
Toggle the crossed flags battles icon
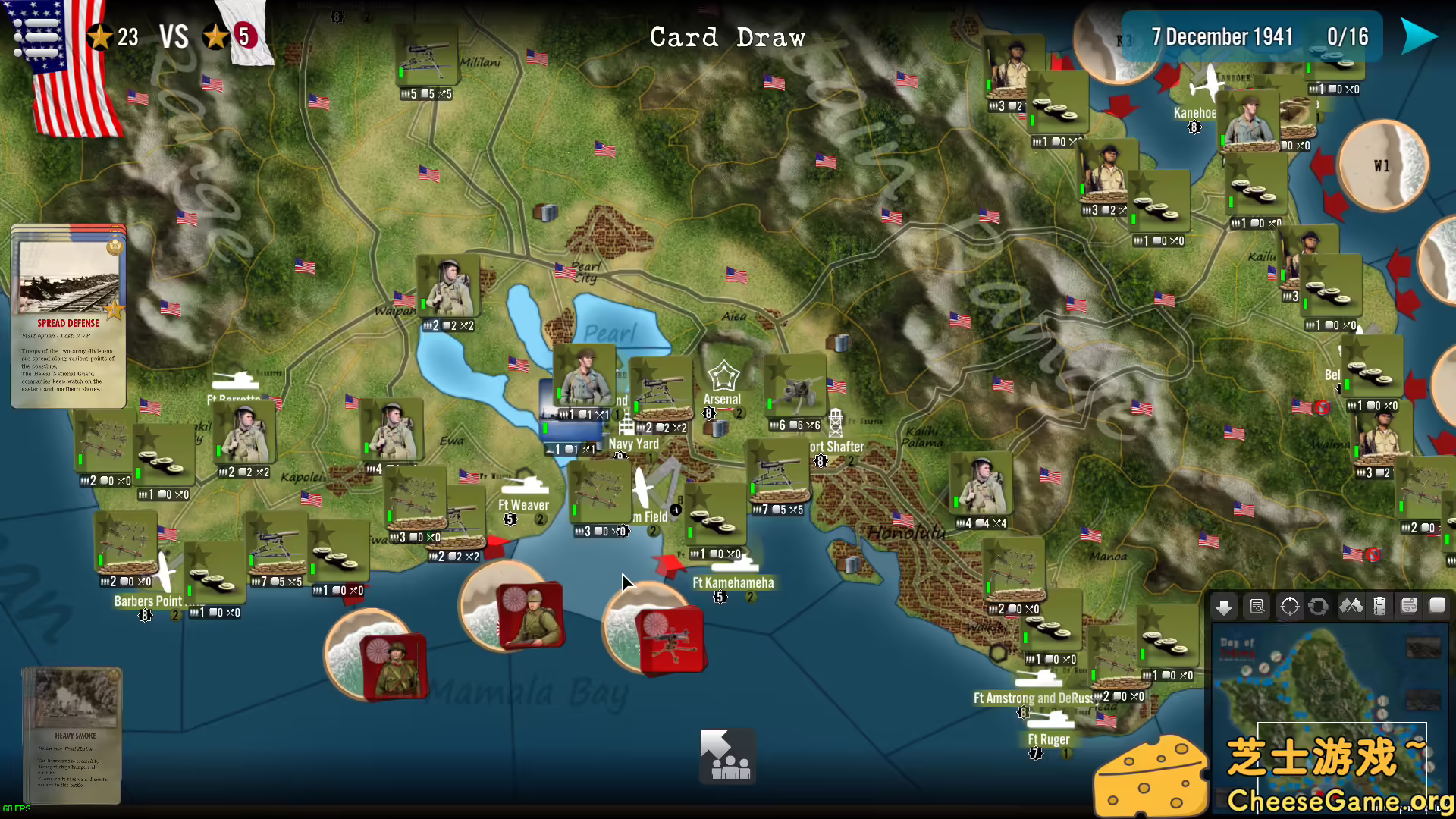[x=1351, y=607]
